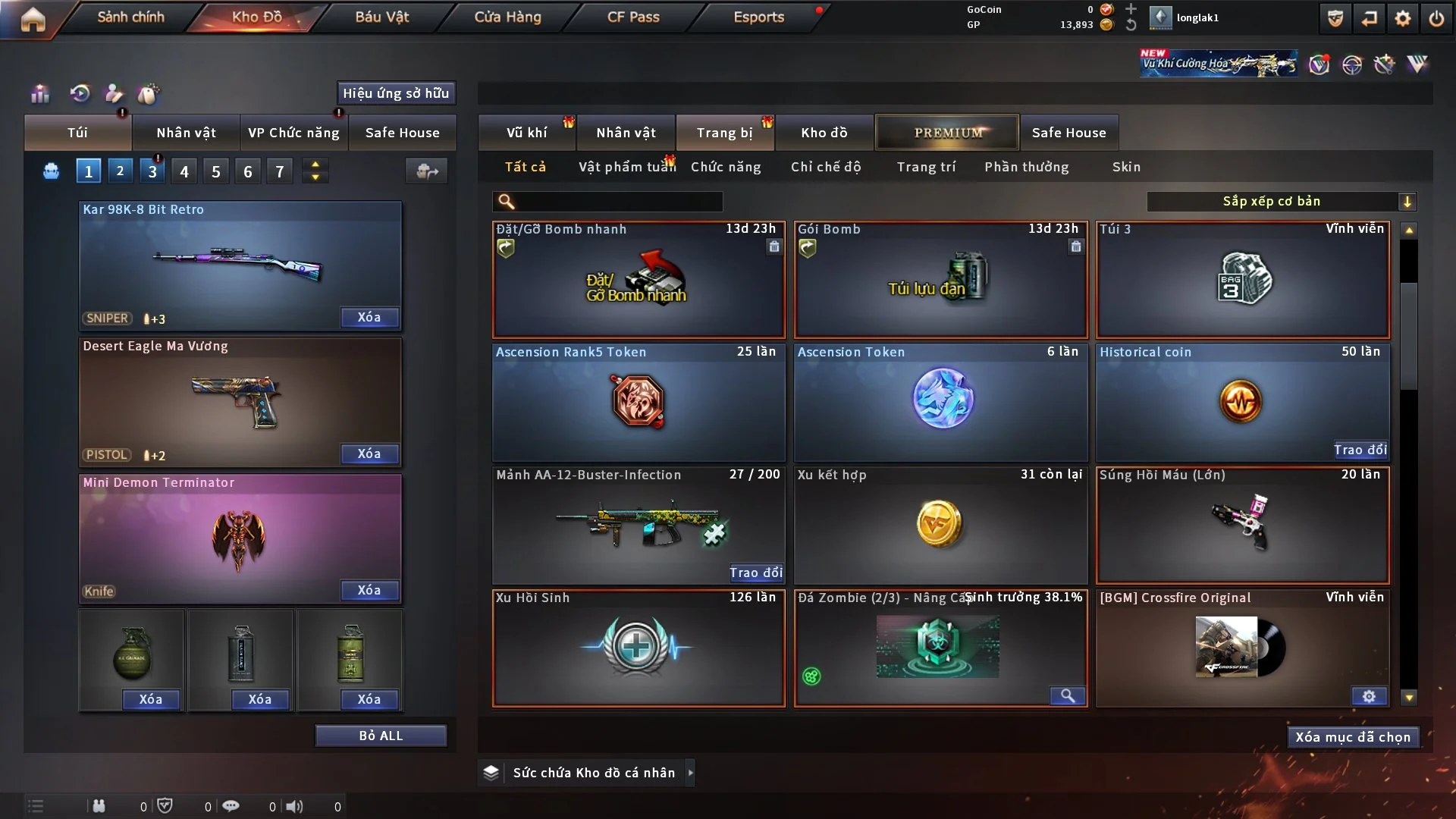Open the Sảnh chính lobby tab

(130, 17)
